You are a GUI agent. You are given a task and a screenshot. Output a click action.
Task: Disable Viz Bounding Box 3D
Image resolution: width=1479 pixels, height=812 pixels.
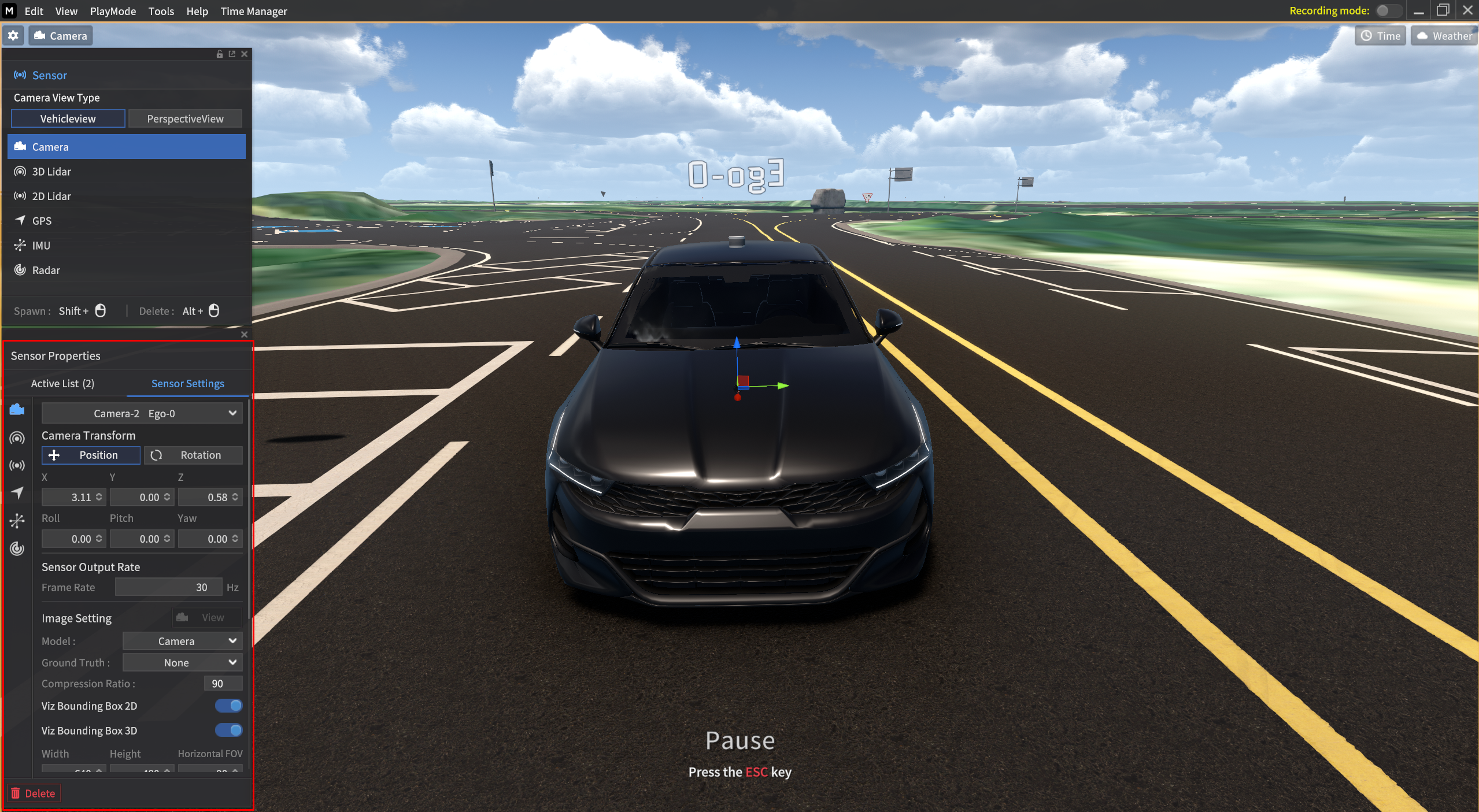coord(228,730)
